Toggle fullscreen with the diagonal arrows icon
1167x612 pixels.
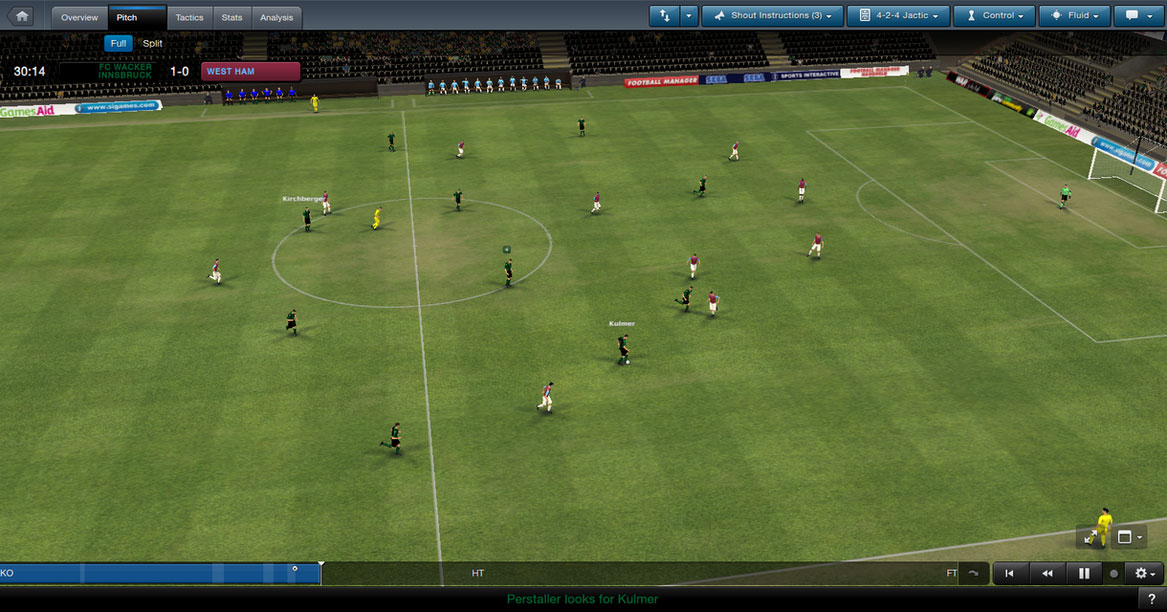click(x=1090, y=537)
